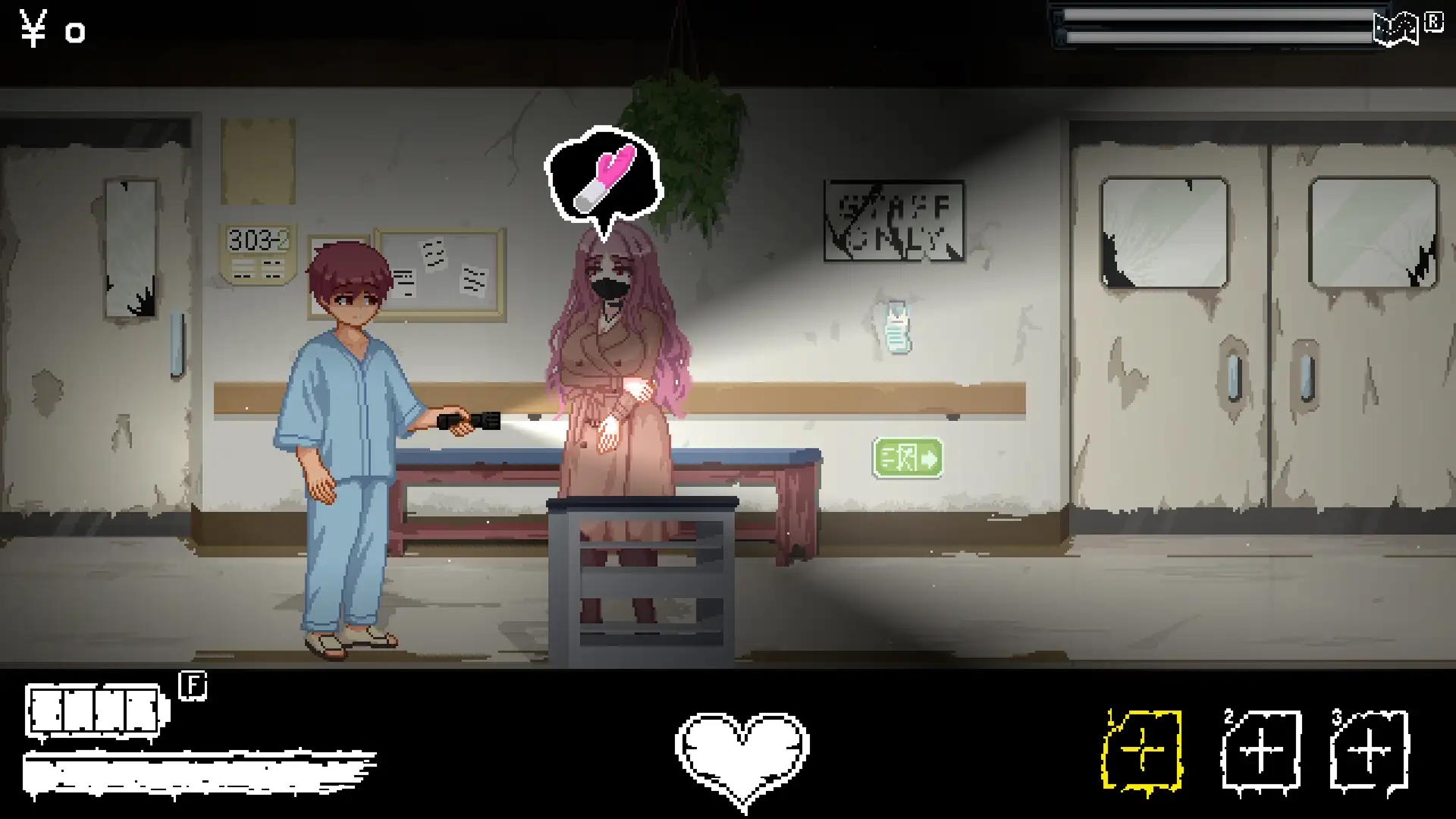Open the speech bubble above the masked woman
The image size is (1456, 819).
tap(604, 174)
